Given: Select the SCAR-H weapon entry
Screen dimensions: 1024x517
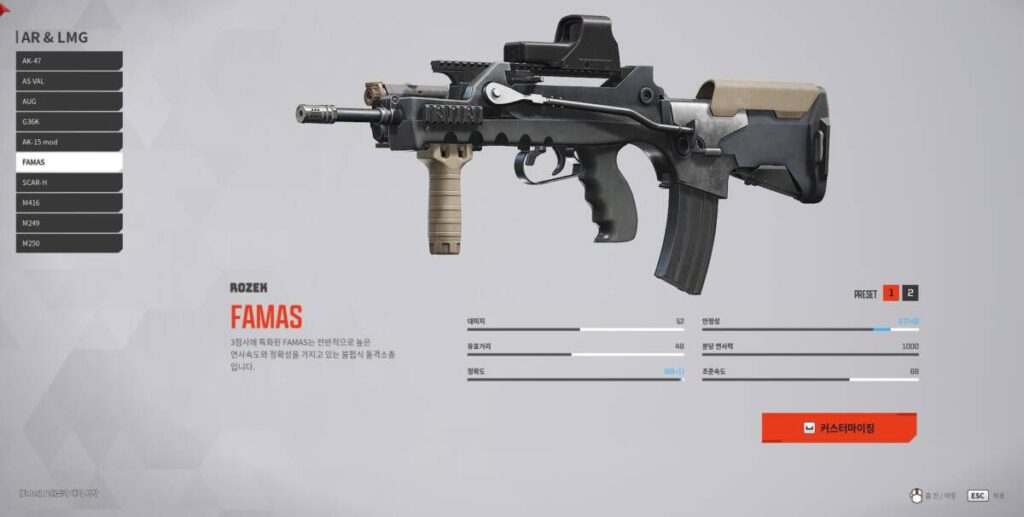Looking at the screenshot, I should pos(68,182).
